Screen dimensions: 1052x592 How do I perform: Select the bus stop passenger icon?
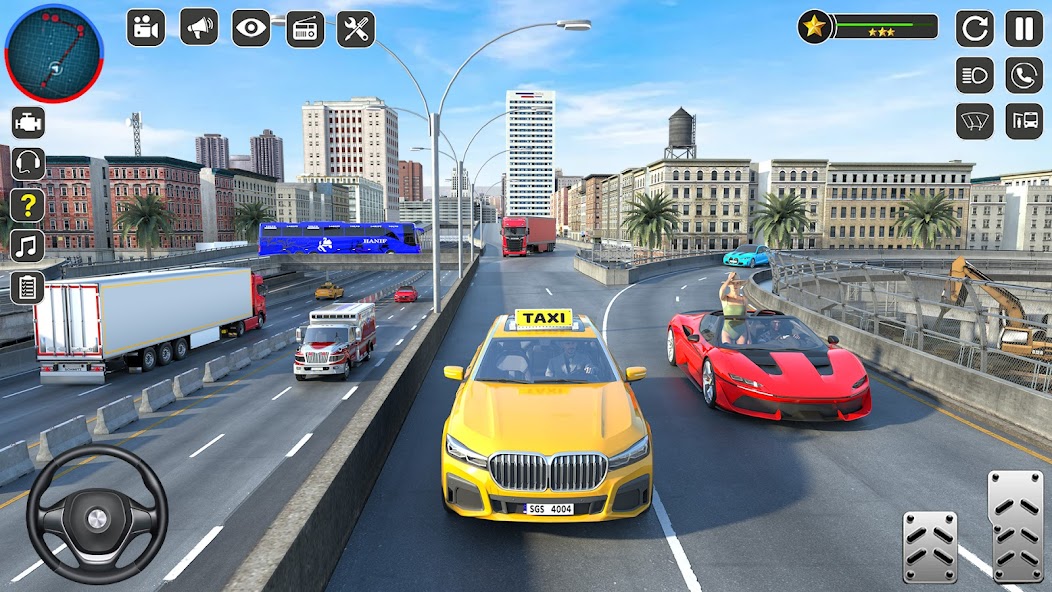[1024, 121]
